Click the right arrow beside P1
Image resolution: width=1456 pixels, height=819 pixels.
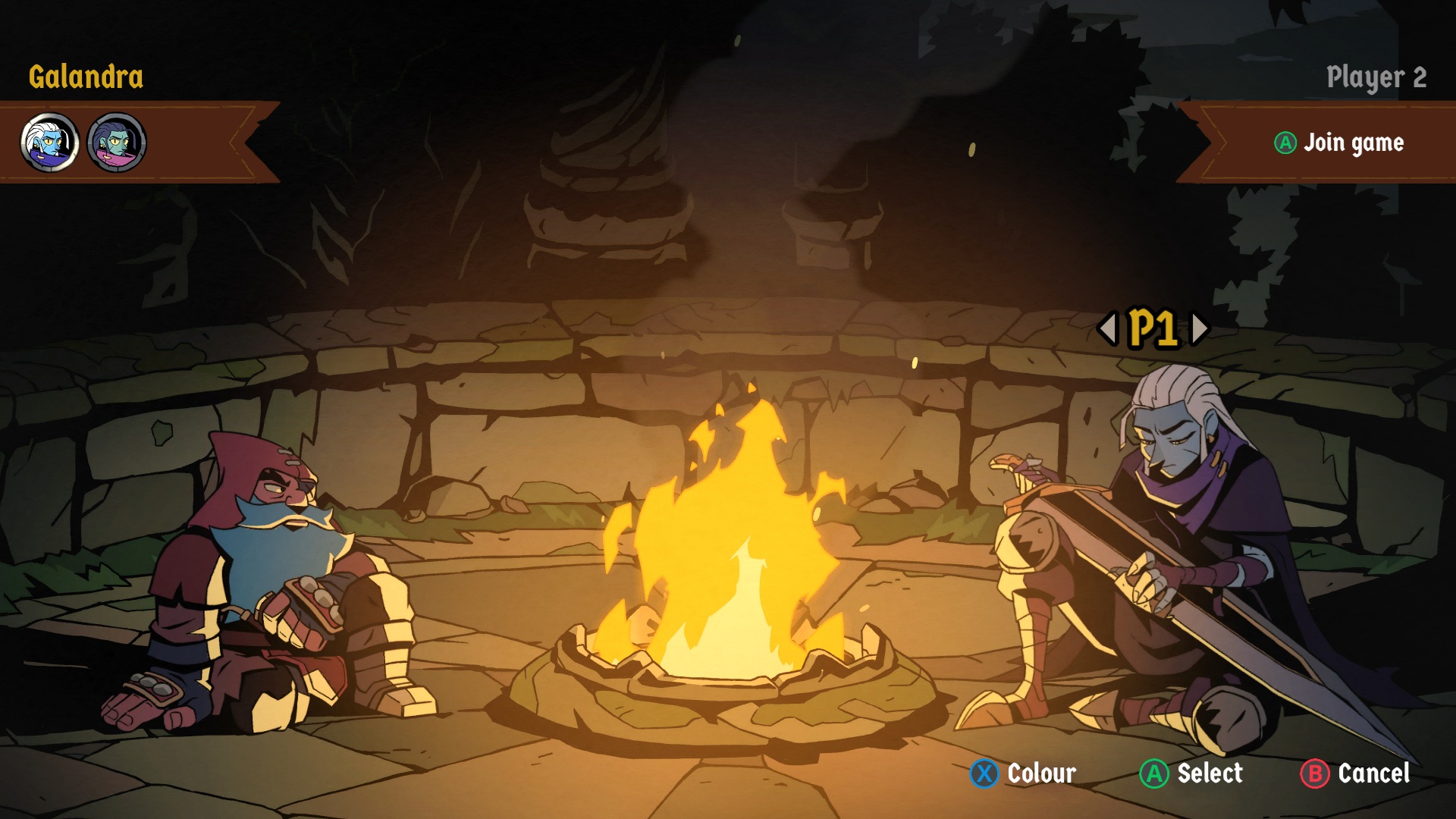[1199, 328]
